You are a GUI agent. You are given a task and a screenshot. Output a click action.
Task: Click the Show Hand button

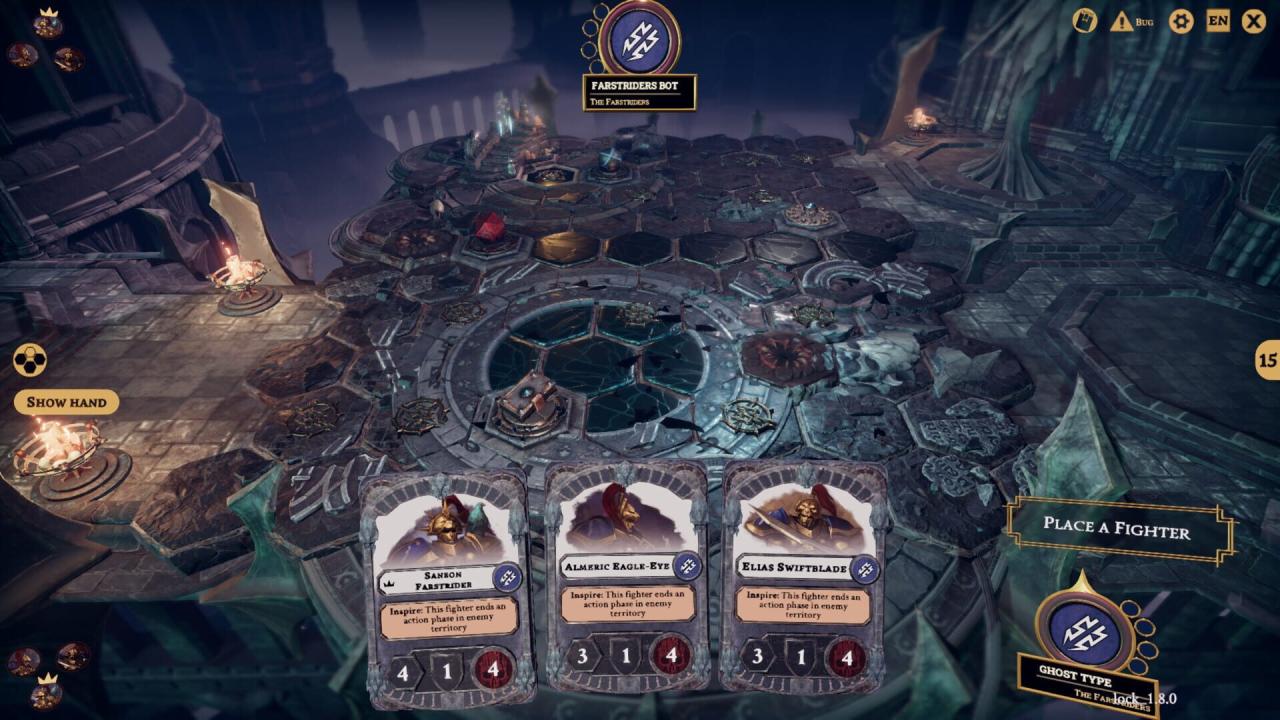[66, 402]
